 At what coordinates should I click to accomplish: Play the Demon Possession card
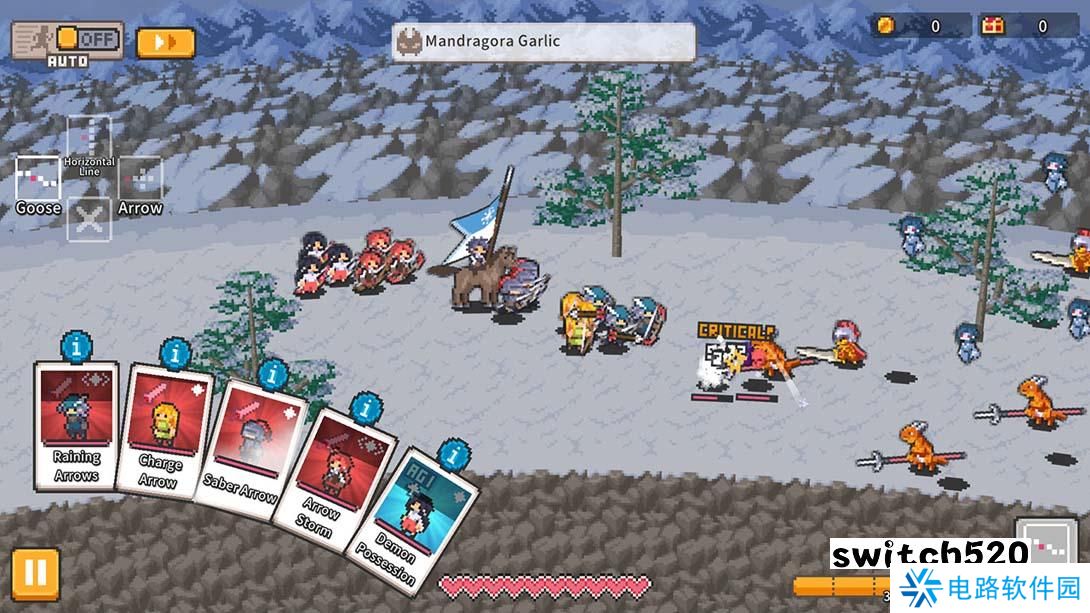click(410, 514)
